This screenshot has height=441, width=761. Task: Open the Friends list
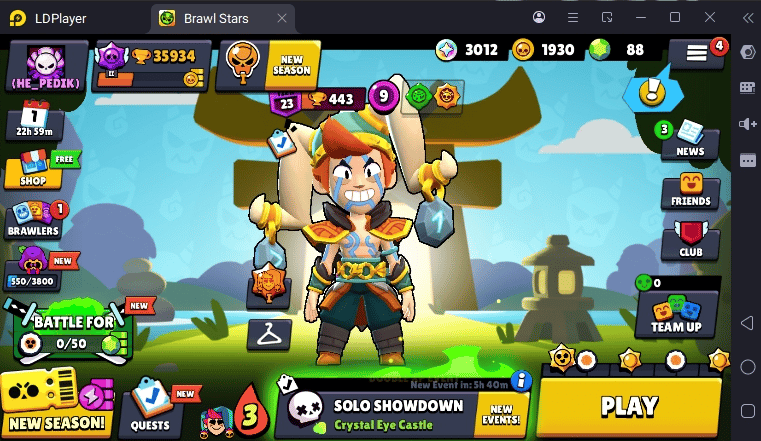tap(691, 190)
